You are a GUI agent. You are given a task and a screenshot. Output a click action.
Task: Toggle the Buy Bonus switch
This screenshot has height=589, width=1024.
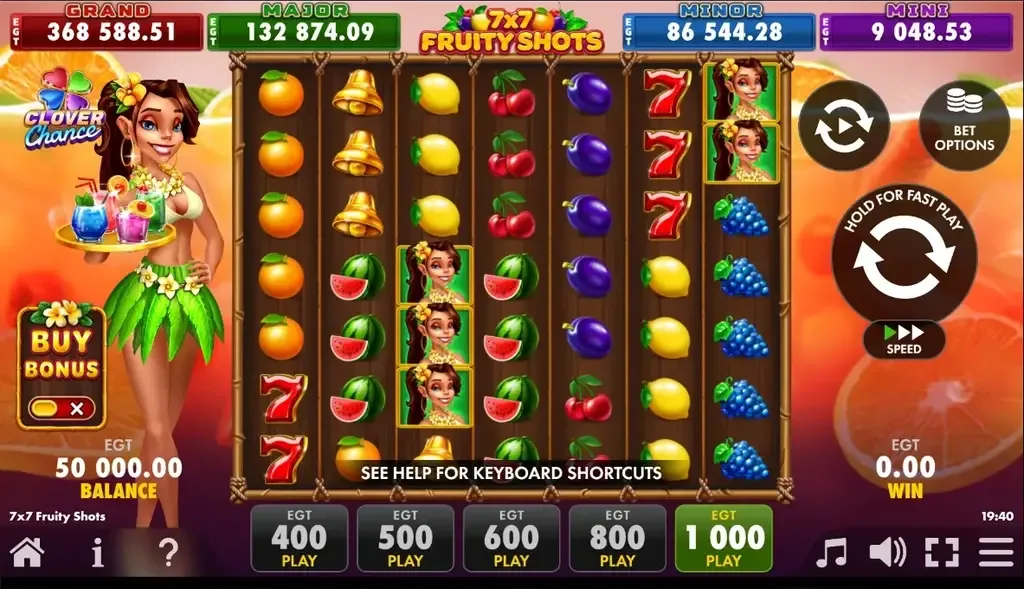[x=62, y=408]
